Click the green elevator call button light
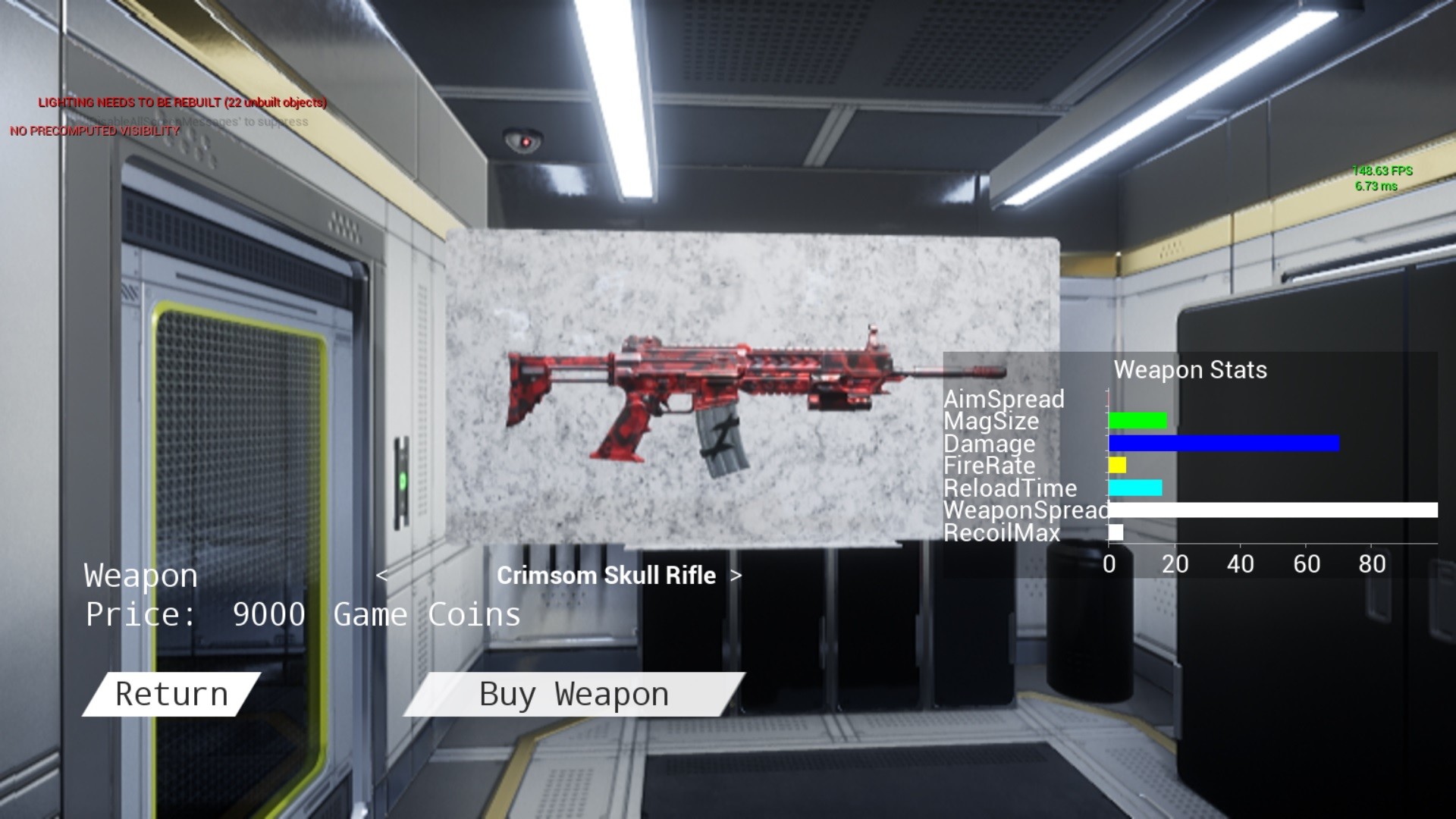1456x819 pixels. pyautogui.click(x=402, y=480)
